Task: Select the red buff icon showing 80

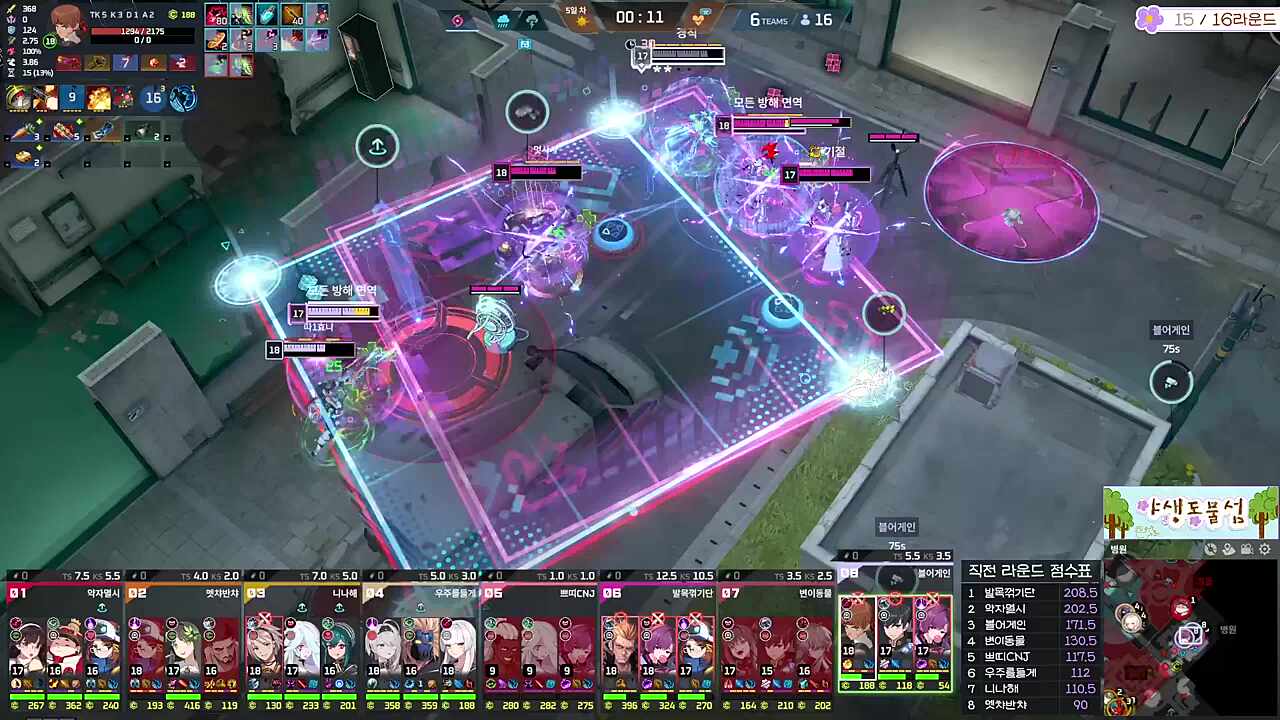Action: click(217, 15)
